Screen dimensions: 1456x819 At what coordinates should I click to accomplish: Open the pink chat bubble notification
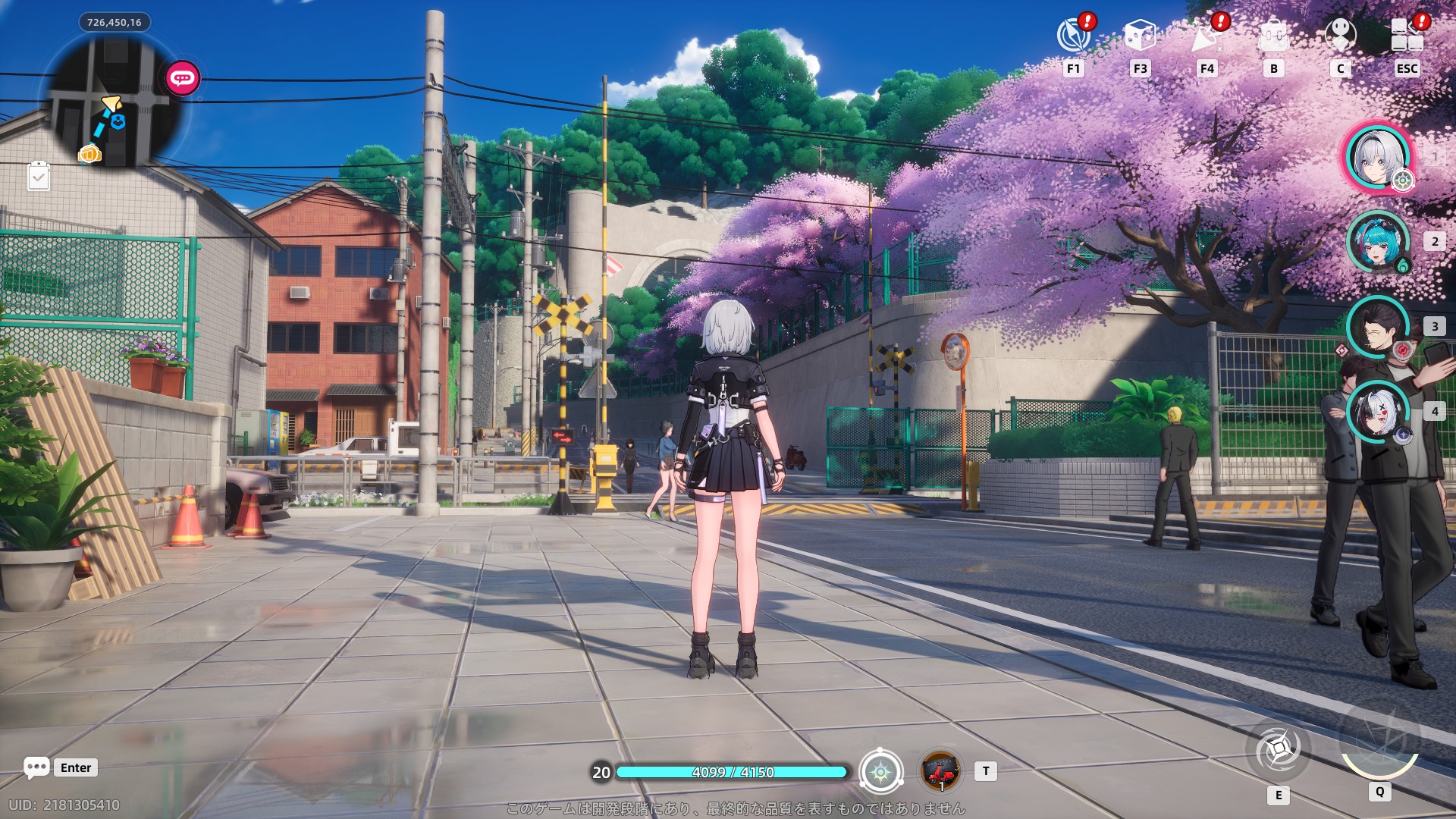(183, 78)
